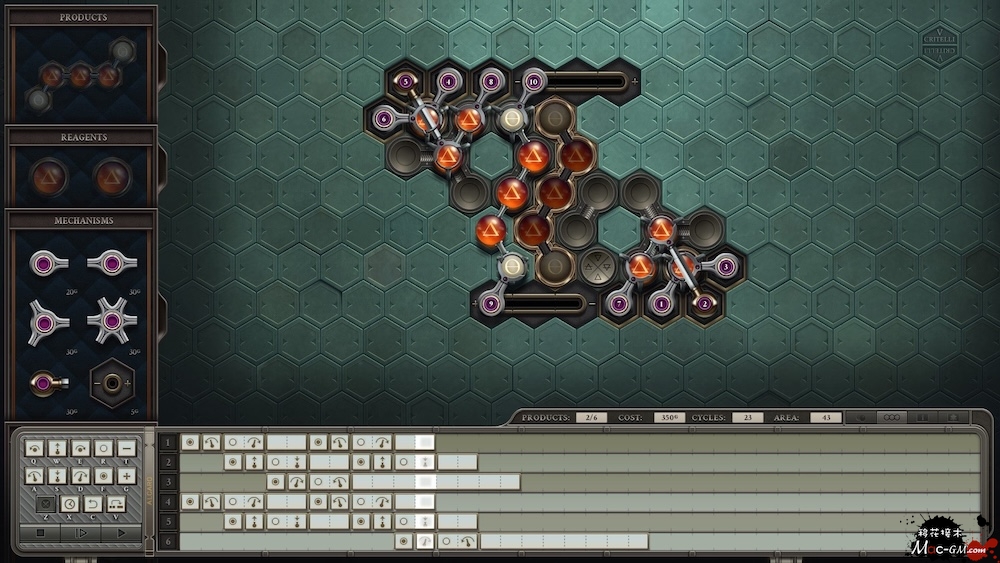The height and width of the screenshot is (563, 1000).
Task: Choose the three-armed mechanism
Action: [x=47, y=321]
